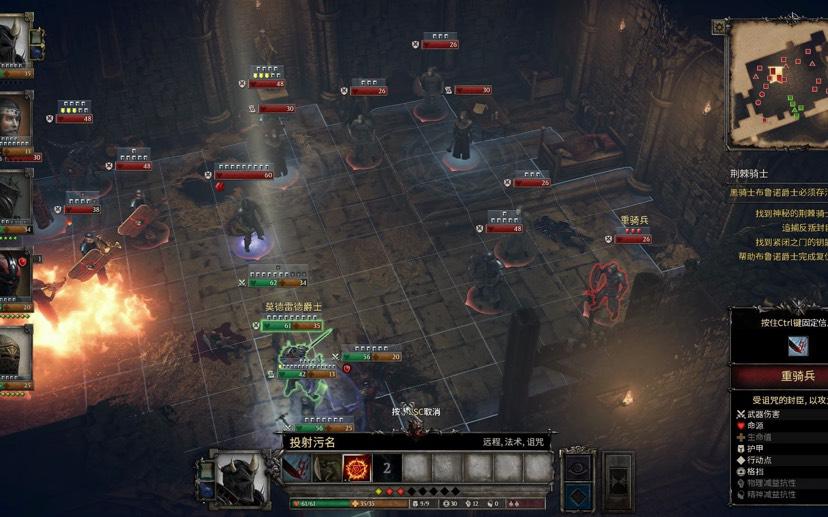The width and height of the screenshot is (828, 517).
Task: Open the dungeon minimap
Action: [x=777, y=82]
